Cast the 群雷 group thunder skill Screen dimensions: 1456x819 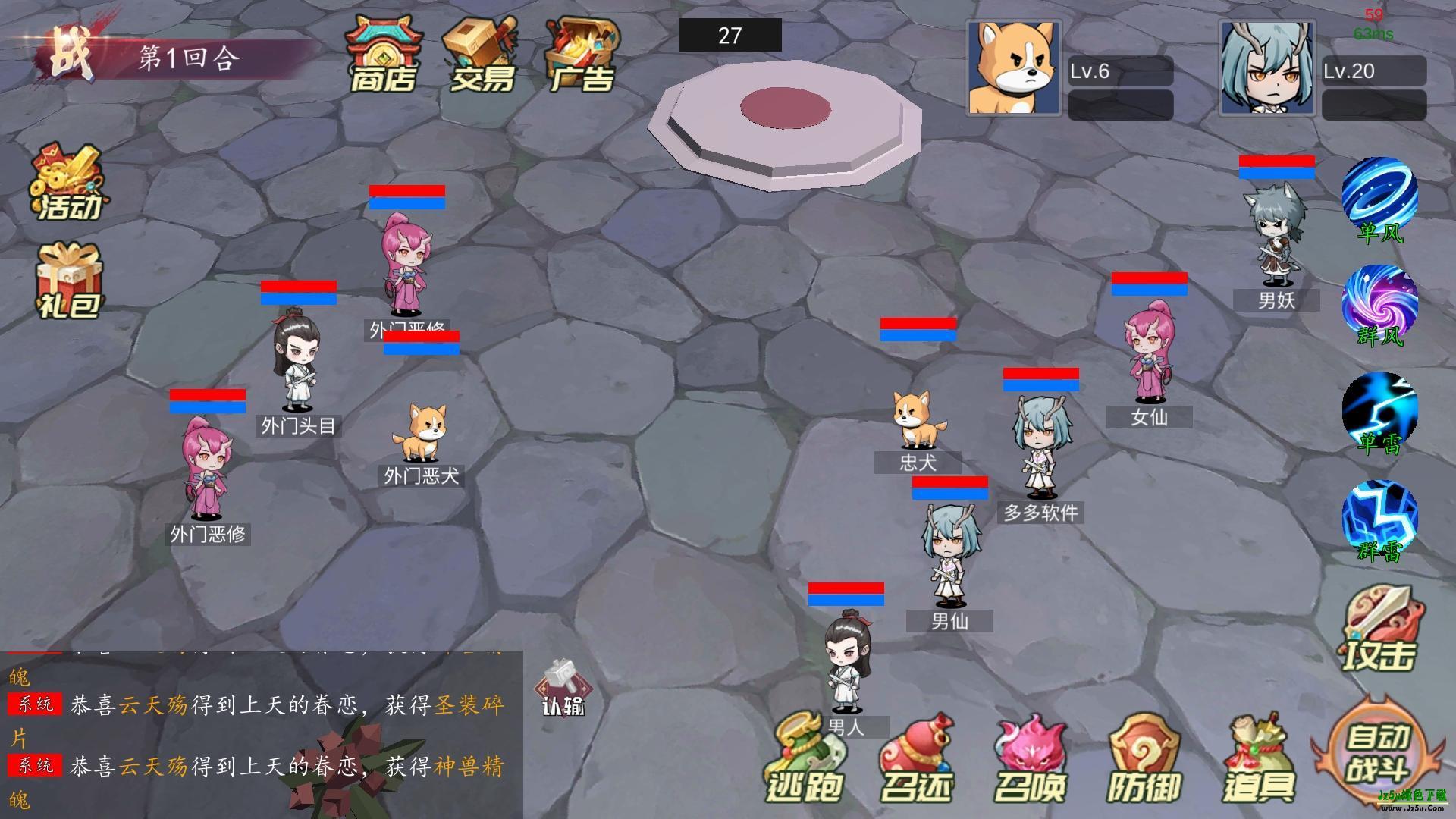click(x=1379, y=521)
